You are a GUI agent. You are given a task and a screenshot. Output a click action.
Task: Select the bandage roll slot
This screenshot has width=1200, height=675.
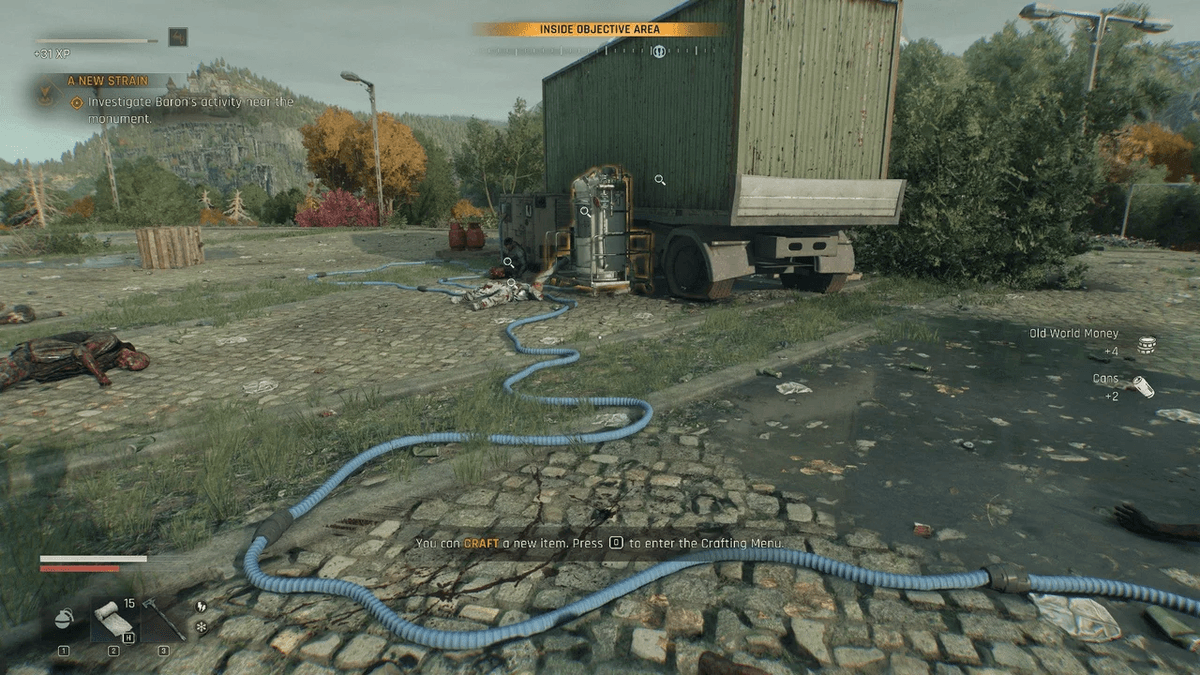[x=112, y=620]
